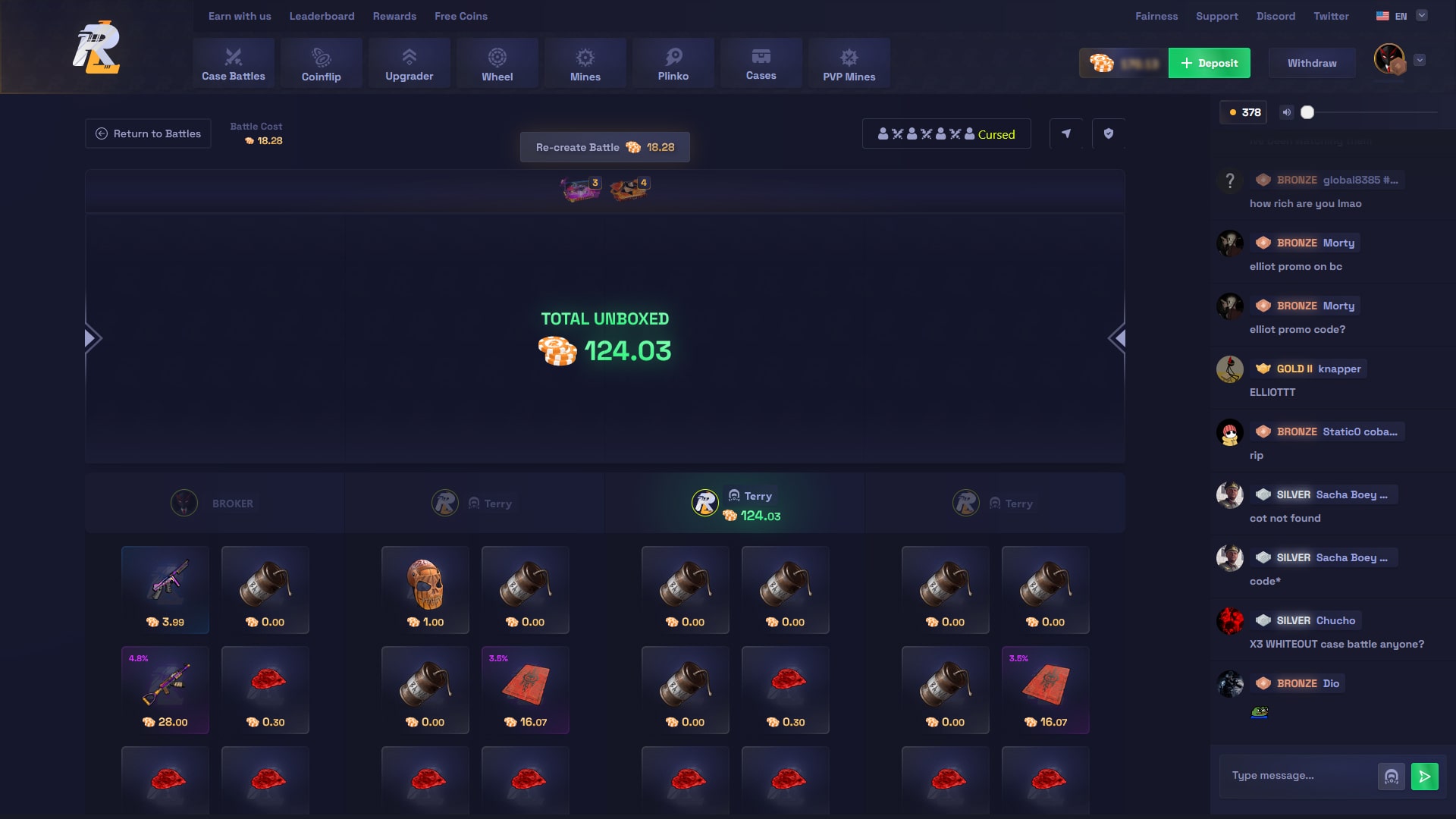Screen dimensions: 1456x819
Task: Toggle the Cursed battle mode selector
Action: click(x=946, y=133)
